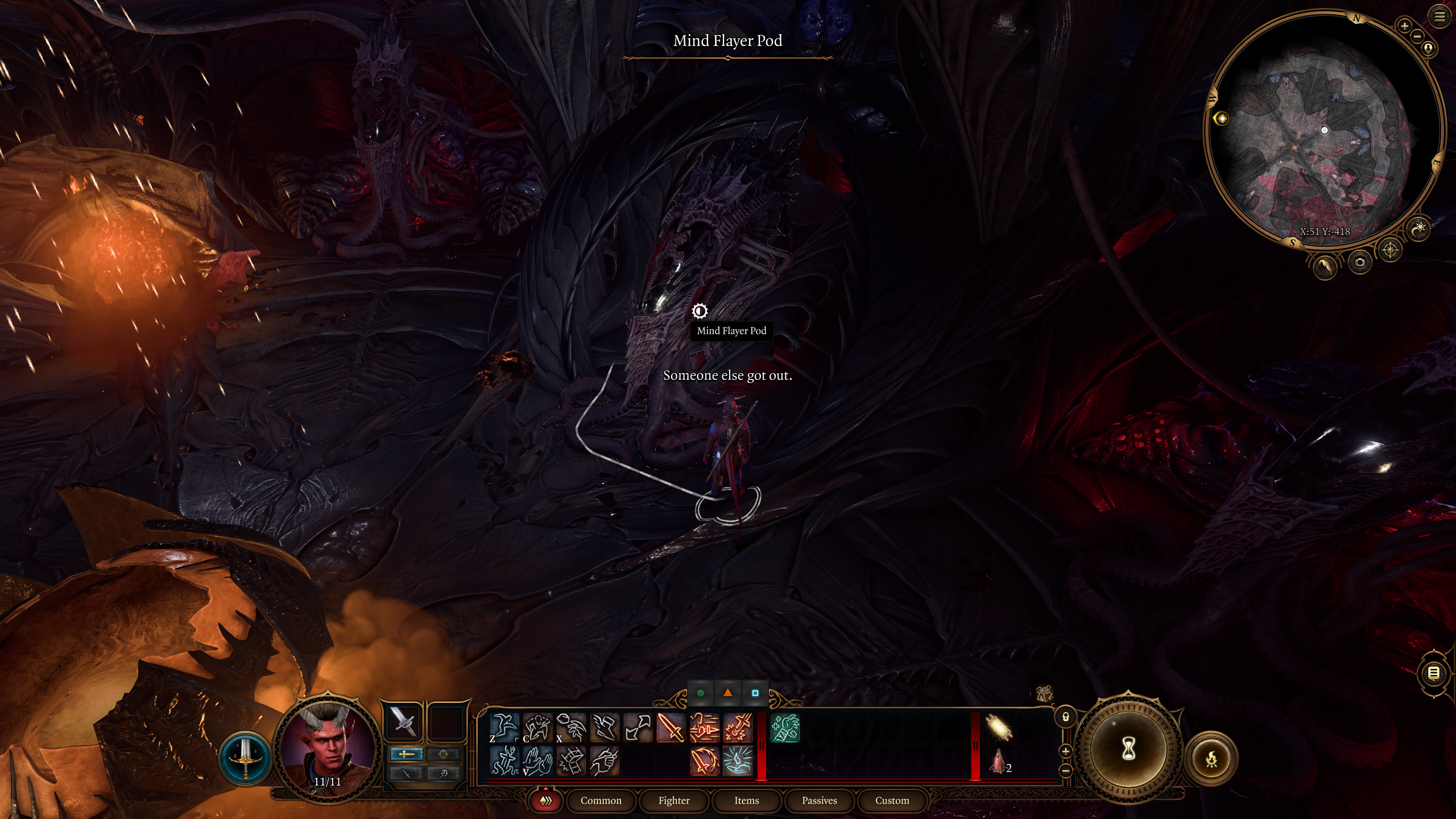Click the hourglass end turn button

pos(1128,750)
